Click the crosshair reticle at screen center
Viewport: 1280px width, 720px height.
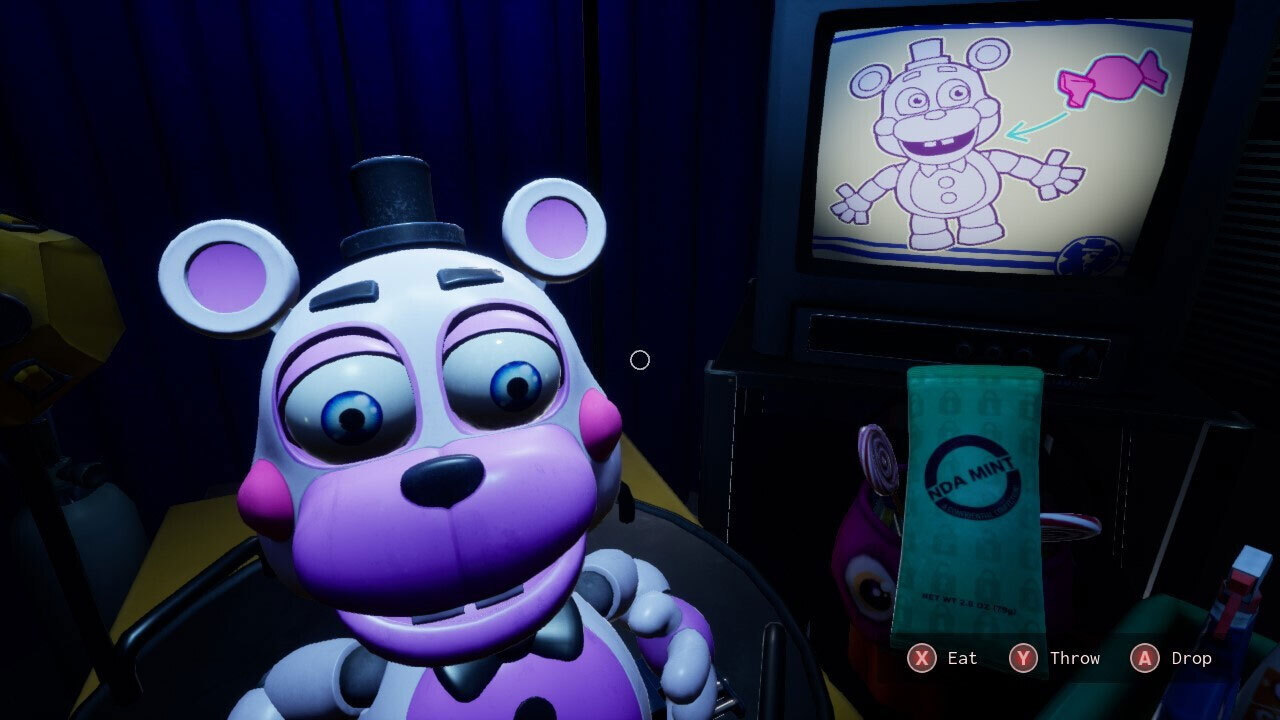click(641, 360)
